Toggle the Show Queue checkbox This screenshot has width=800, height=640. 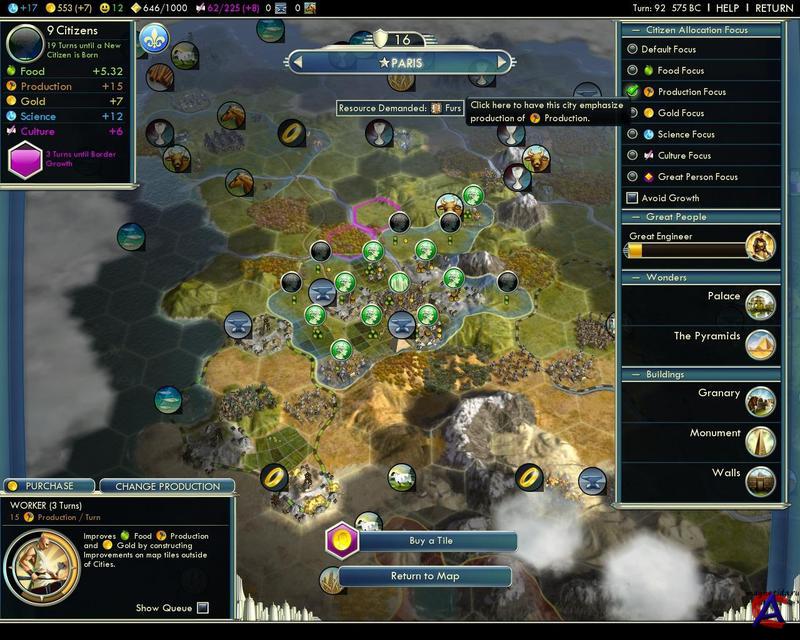point(203,608)
